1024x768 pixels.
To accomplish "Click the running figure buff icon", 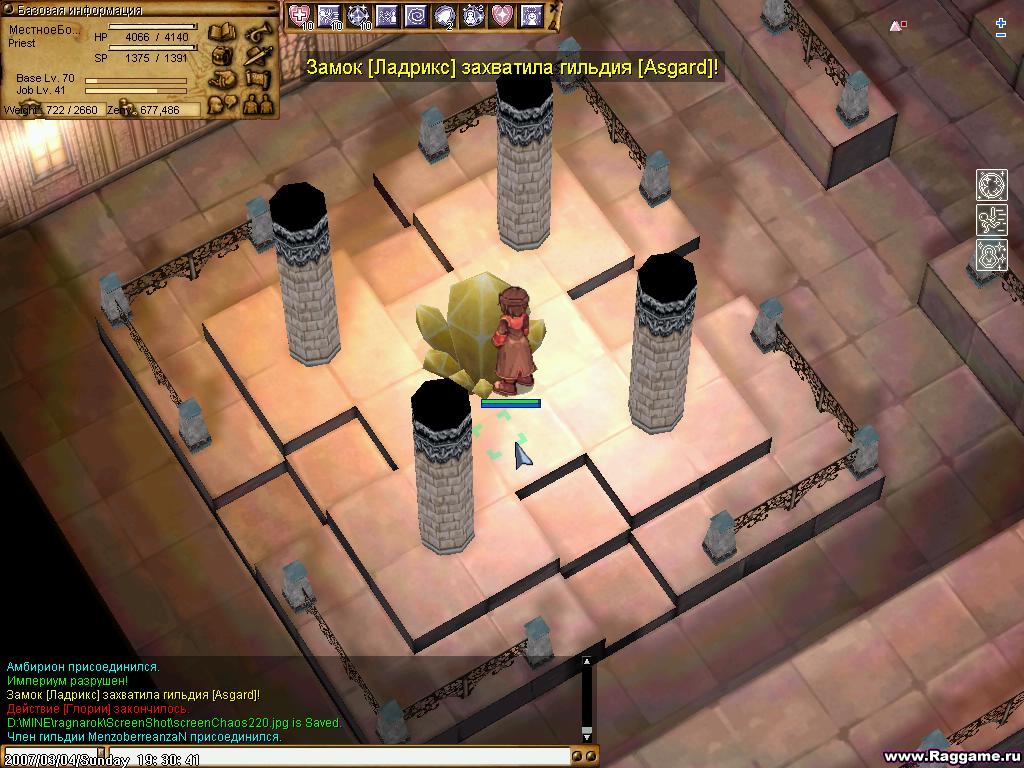I will [x=991, y=220].
